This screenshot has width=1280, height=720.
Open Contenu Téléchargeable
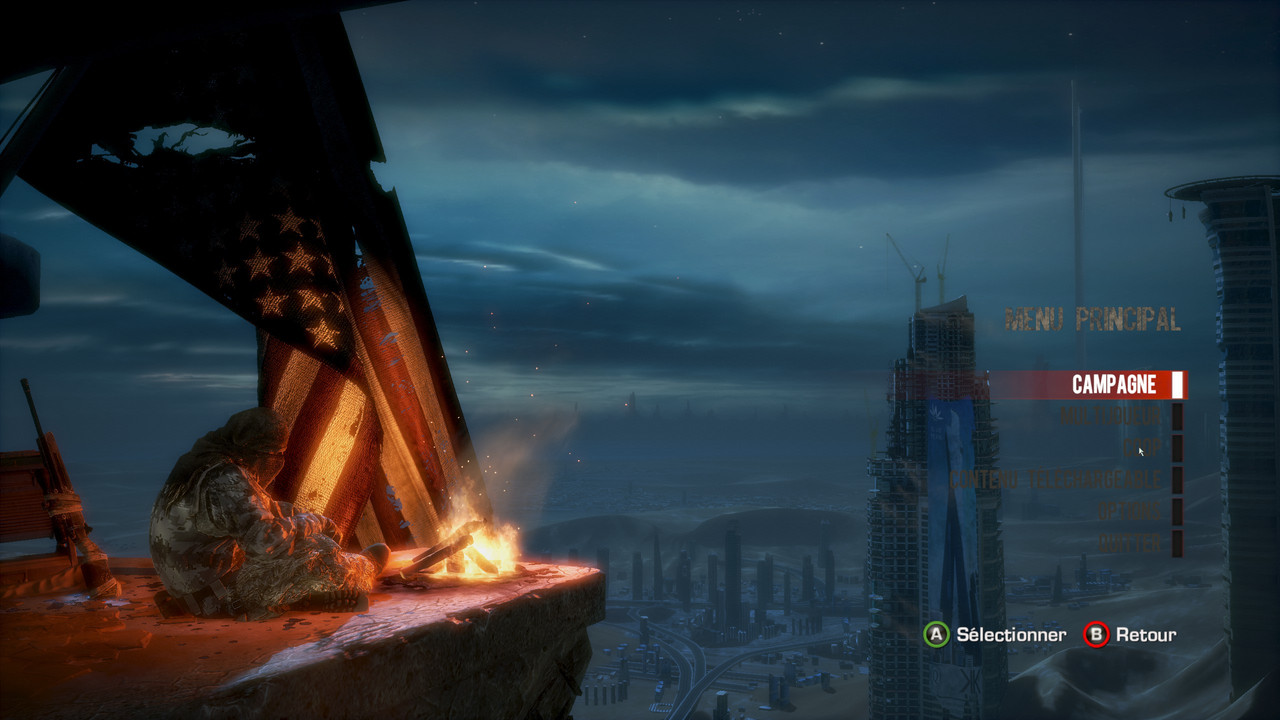pyautogui.click(x=1056, y=480)
